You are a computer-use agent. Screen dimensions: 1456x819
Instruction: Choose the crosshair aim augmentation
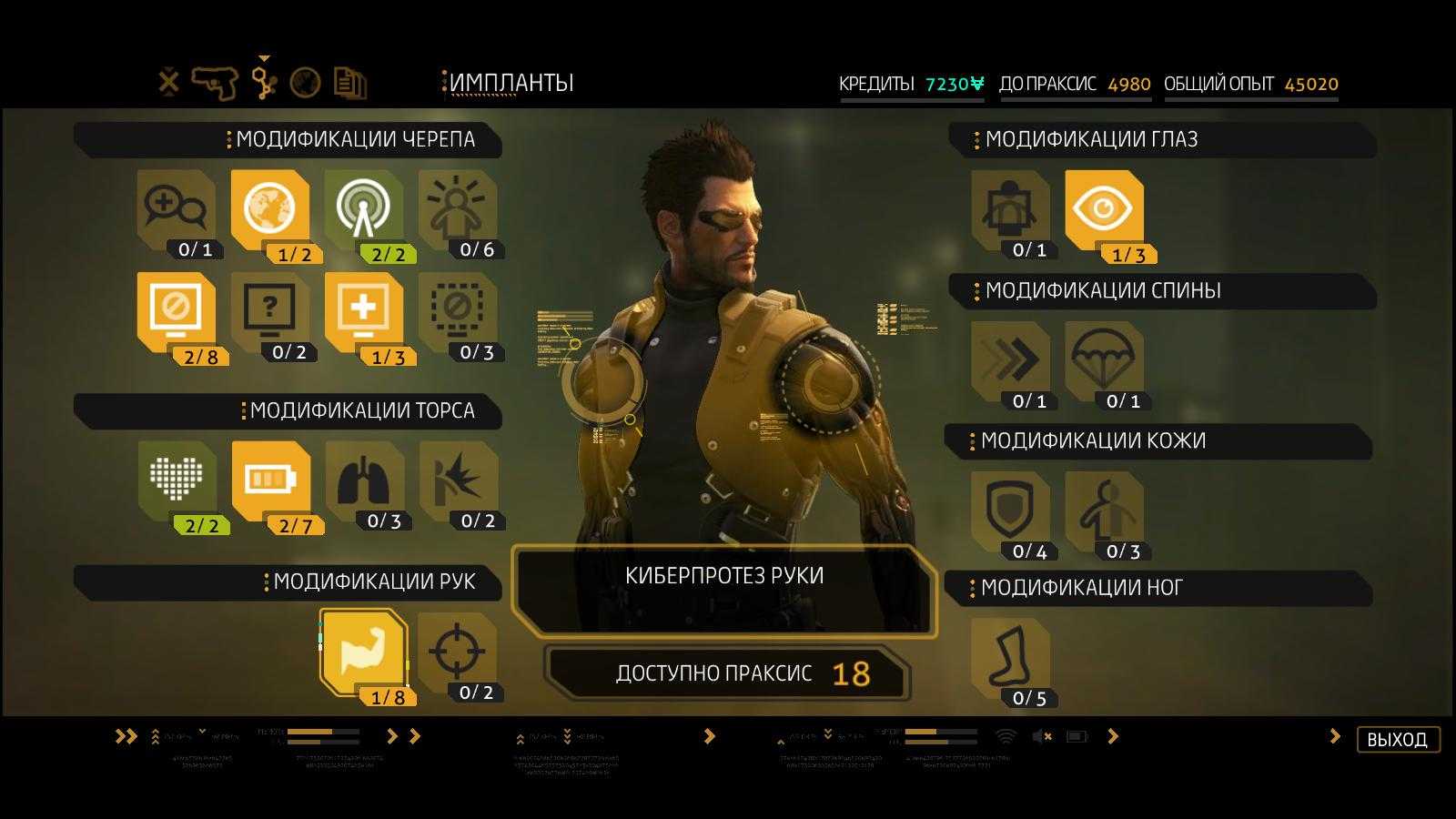(x=457, y=652)
